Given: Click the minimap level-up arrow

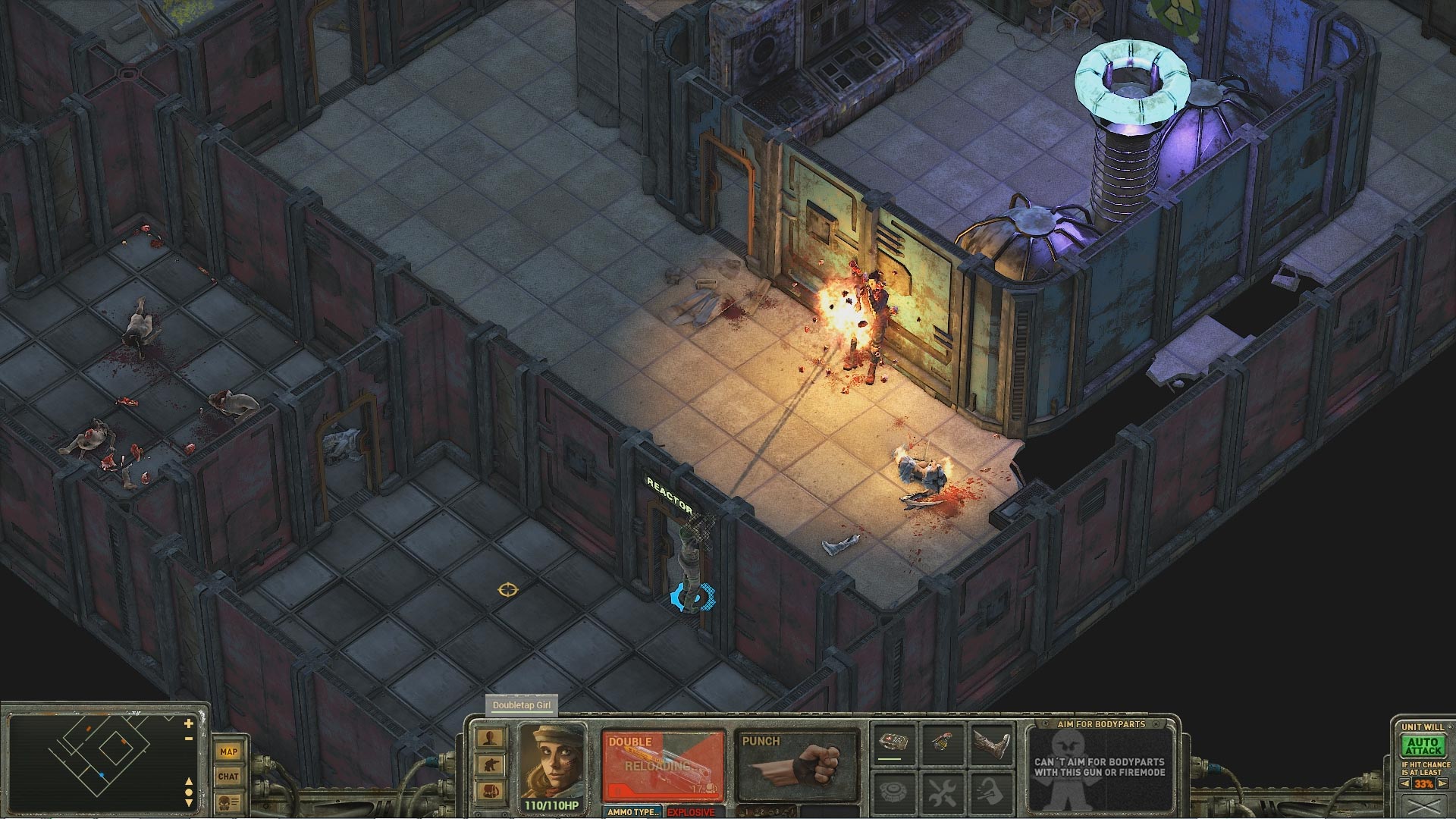Looking at the screenshot, I should point(188,782).
